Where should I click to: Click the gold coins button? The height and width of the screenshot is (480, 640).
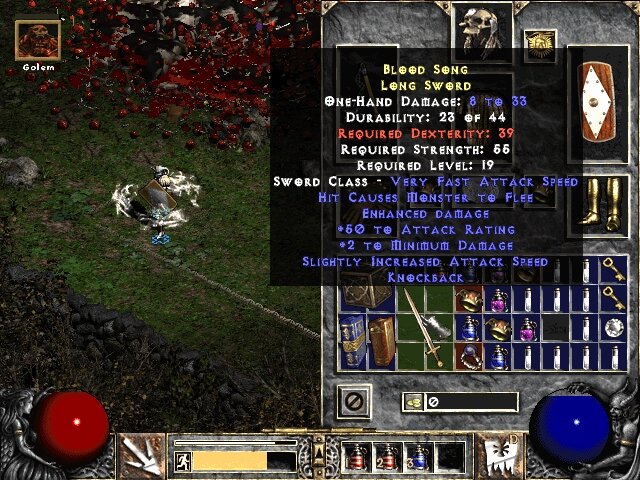click(x=411, y=402)
